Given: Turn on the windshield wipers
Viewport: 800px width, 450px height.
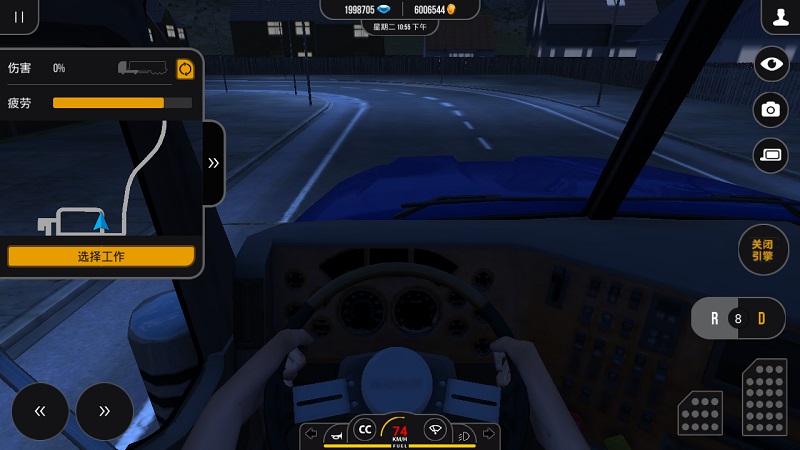Looking at the screenshot, I should [435, 430].
